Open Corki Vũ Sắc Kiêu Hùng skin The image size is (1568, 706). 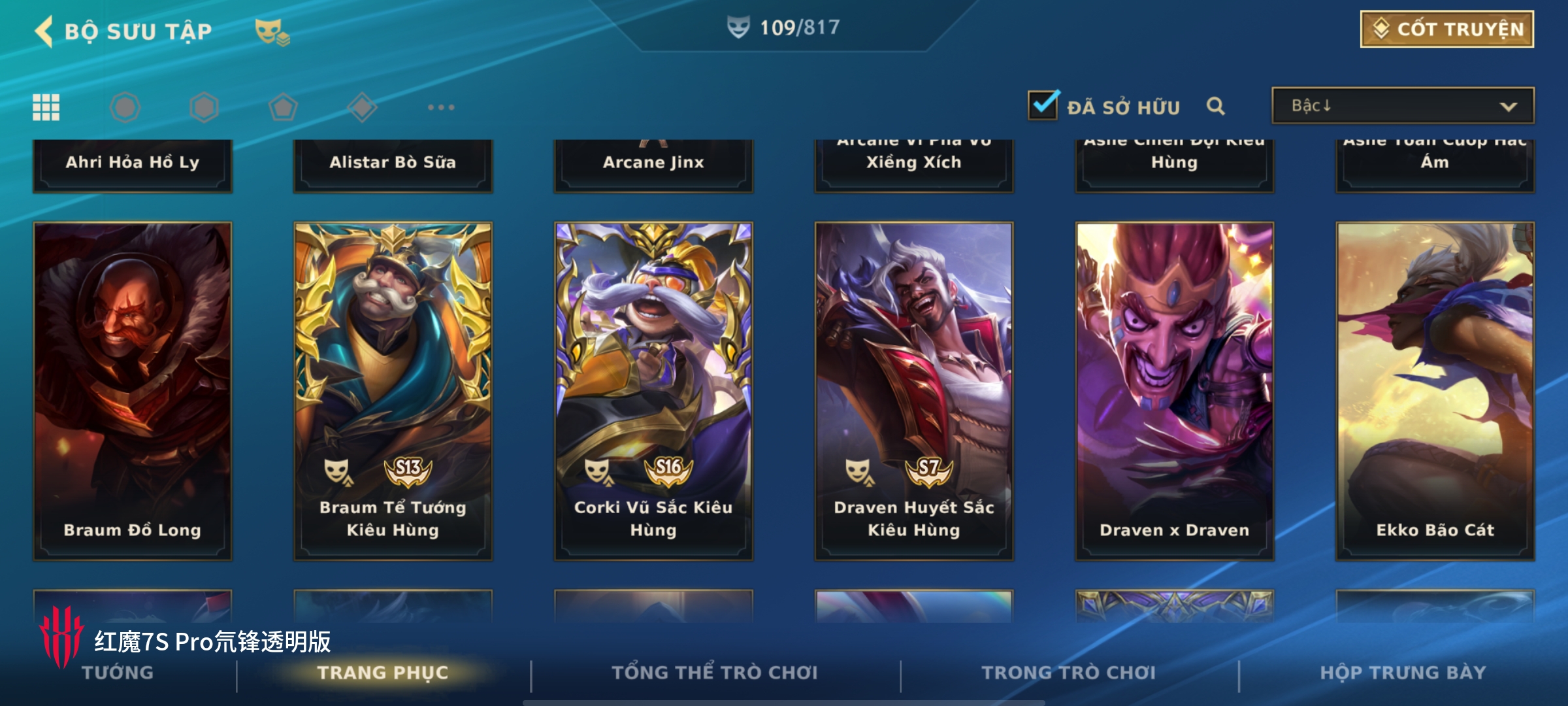tap(653, 391)
